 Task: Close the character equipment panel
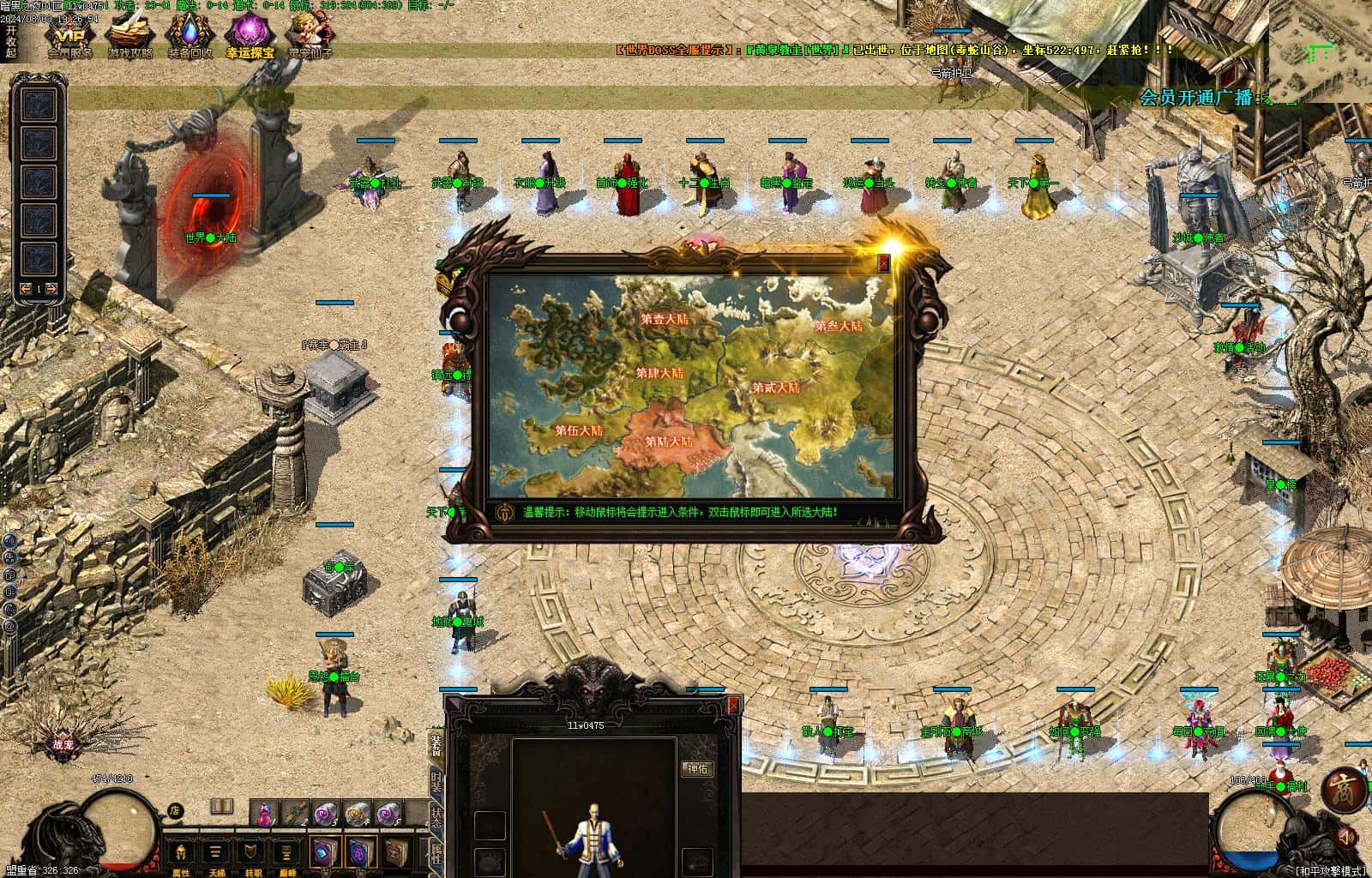[x=733, y=705]
